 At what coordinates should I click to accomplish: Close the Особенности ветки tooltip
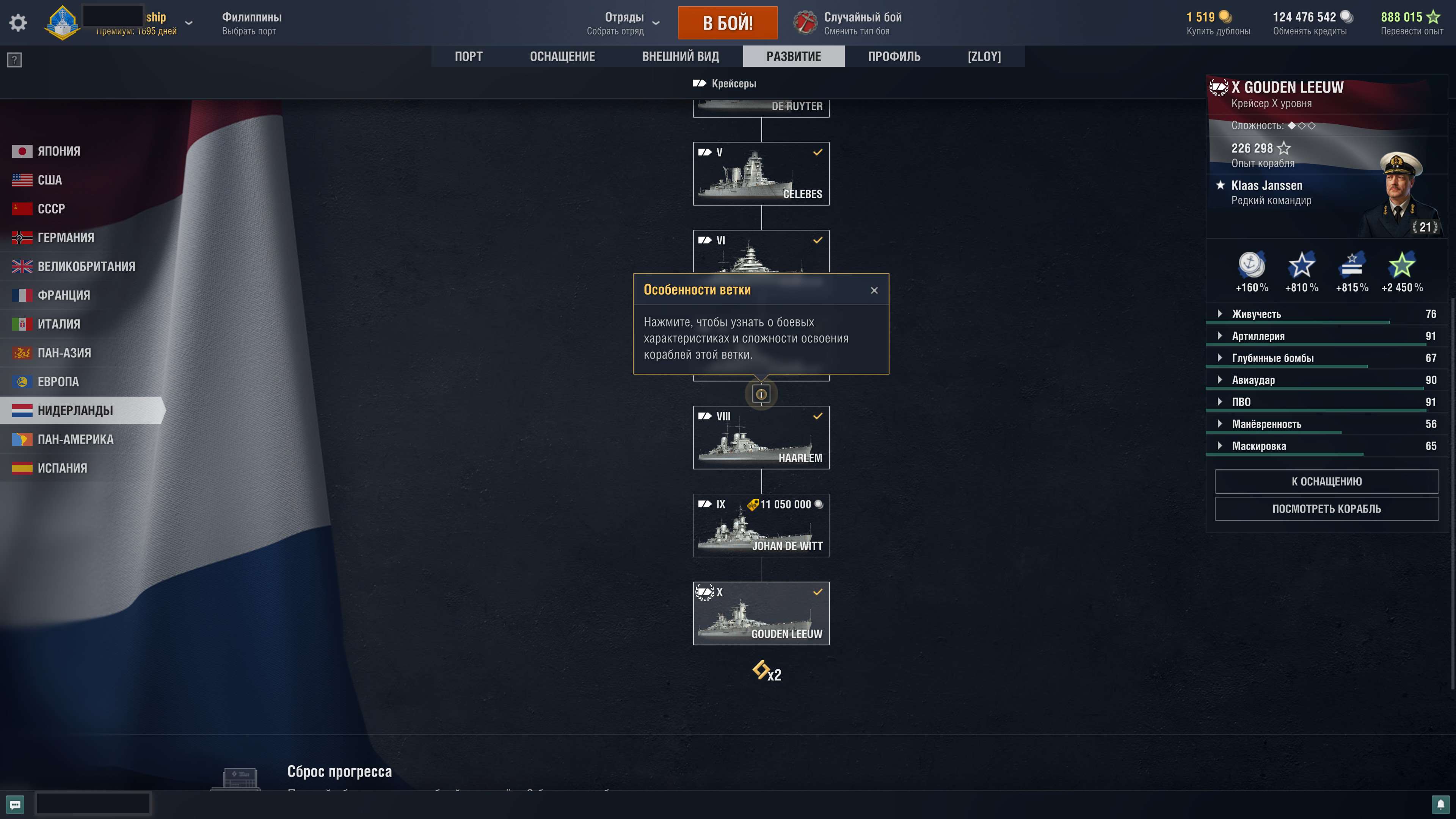coord(874,289)
